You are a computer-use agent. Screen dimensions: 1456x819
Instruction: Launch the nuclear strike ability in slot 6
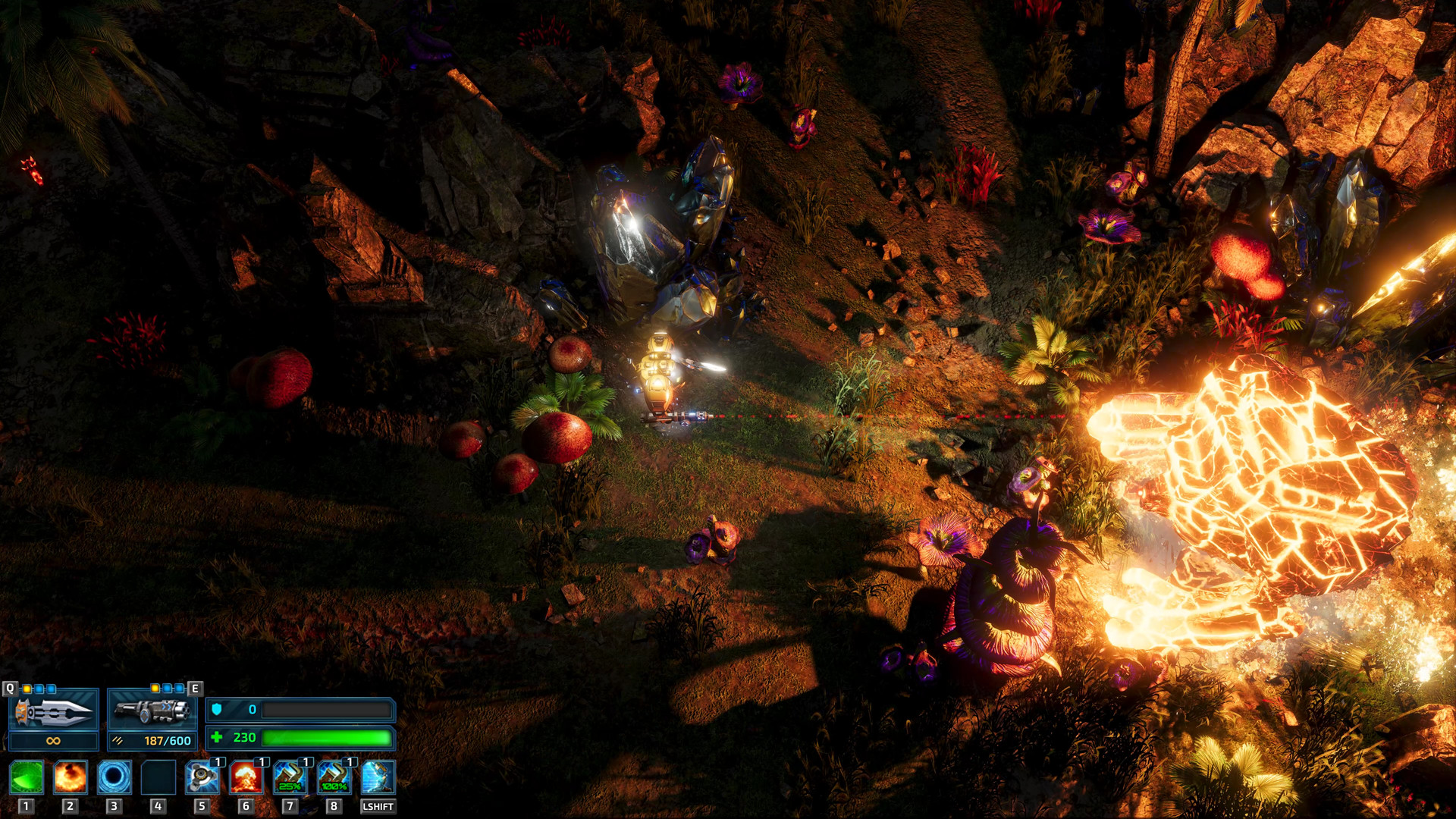click(x=245, y=779)
